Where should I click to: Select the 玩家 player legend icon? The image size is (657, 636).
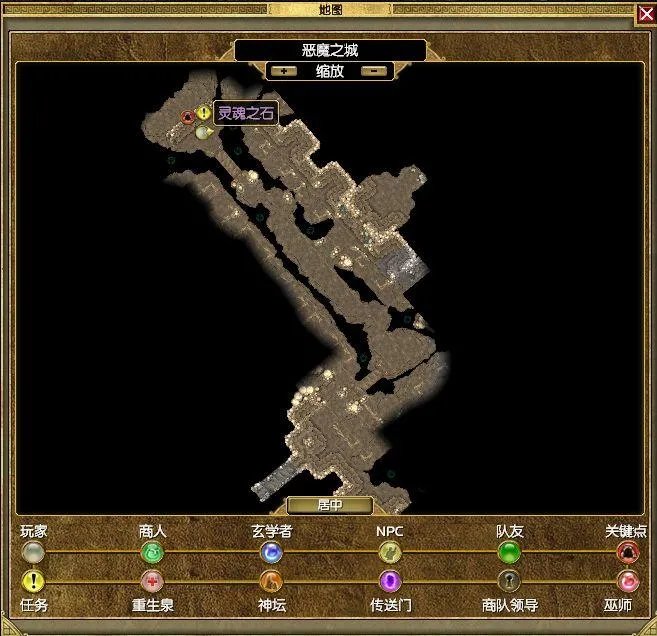[34, 552]
